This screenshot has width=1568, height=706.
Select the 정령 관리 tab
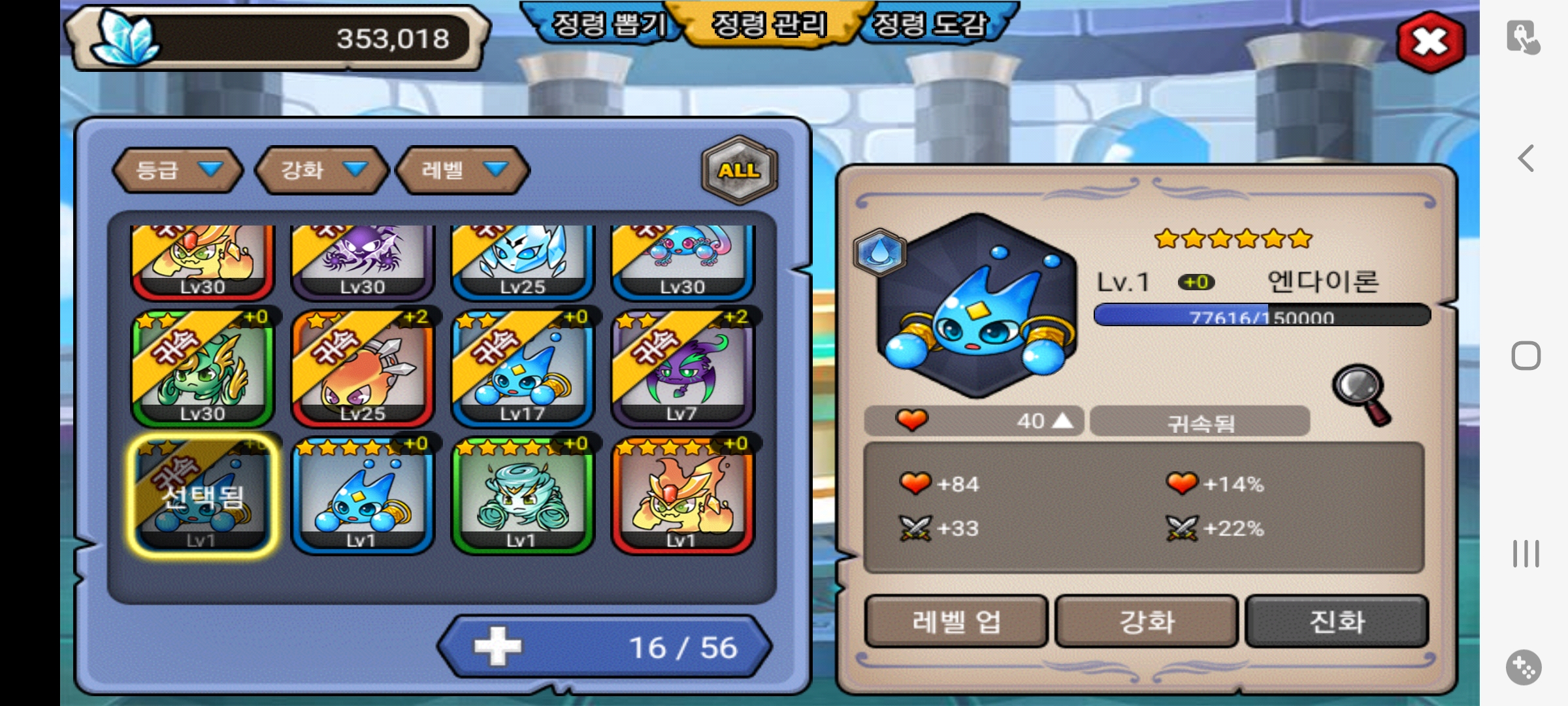click(x=769, y=25)
